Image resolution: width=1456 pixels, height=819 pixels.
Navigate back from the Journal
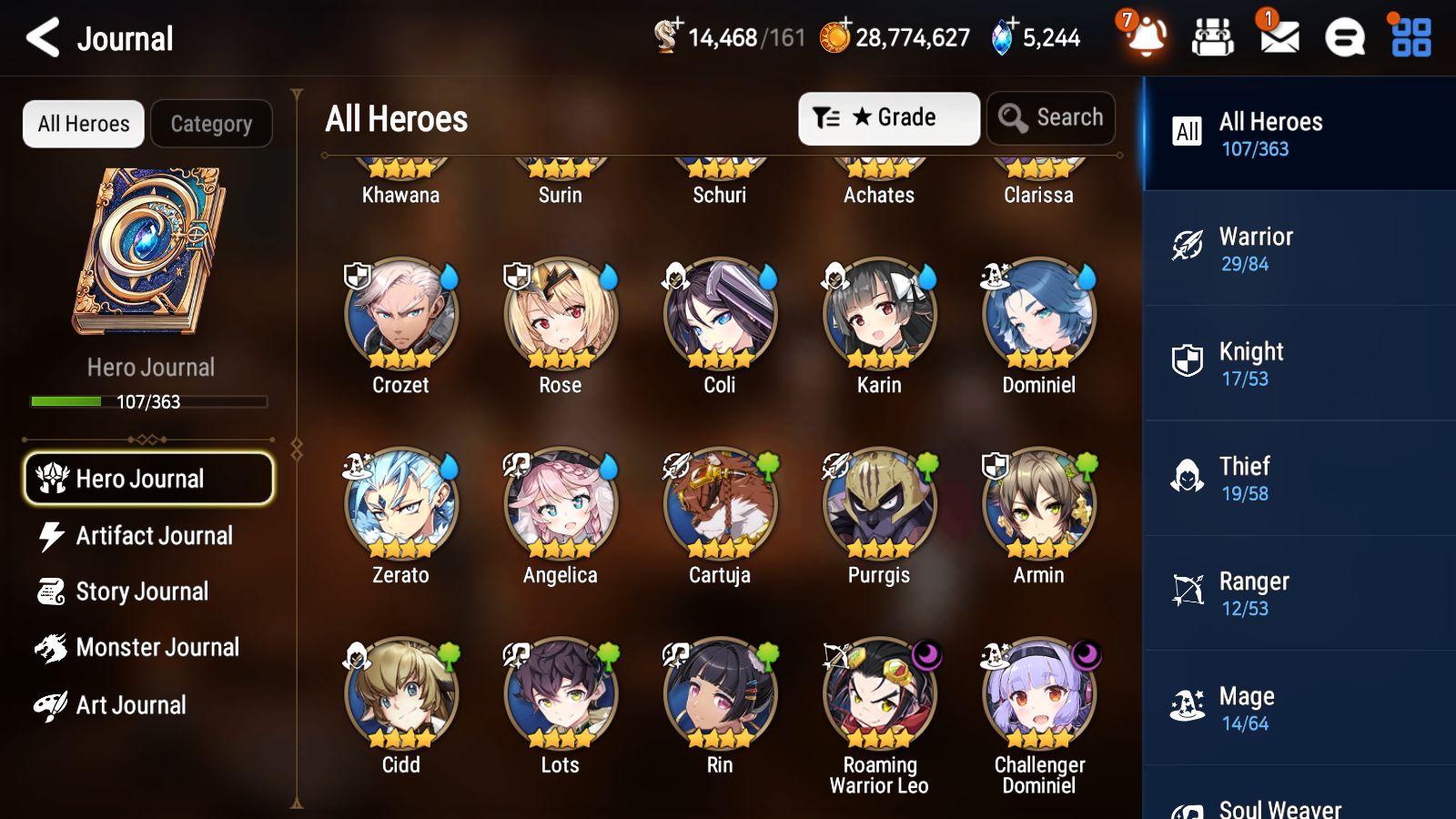point(40,37)
